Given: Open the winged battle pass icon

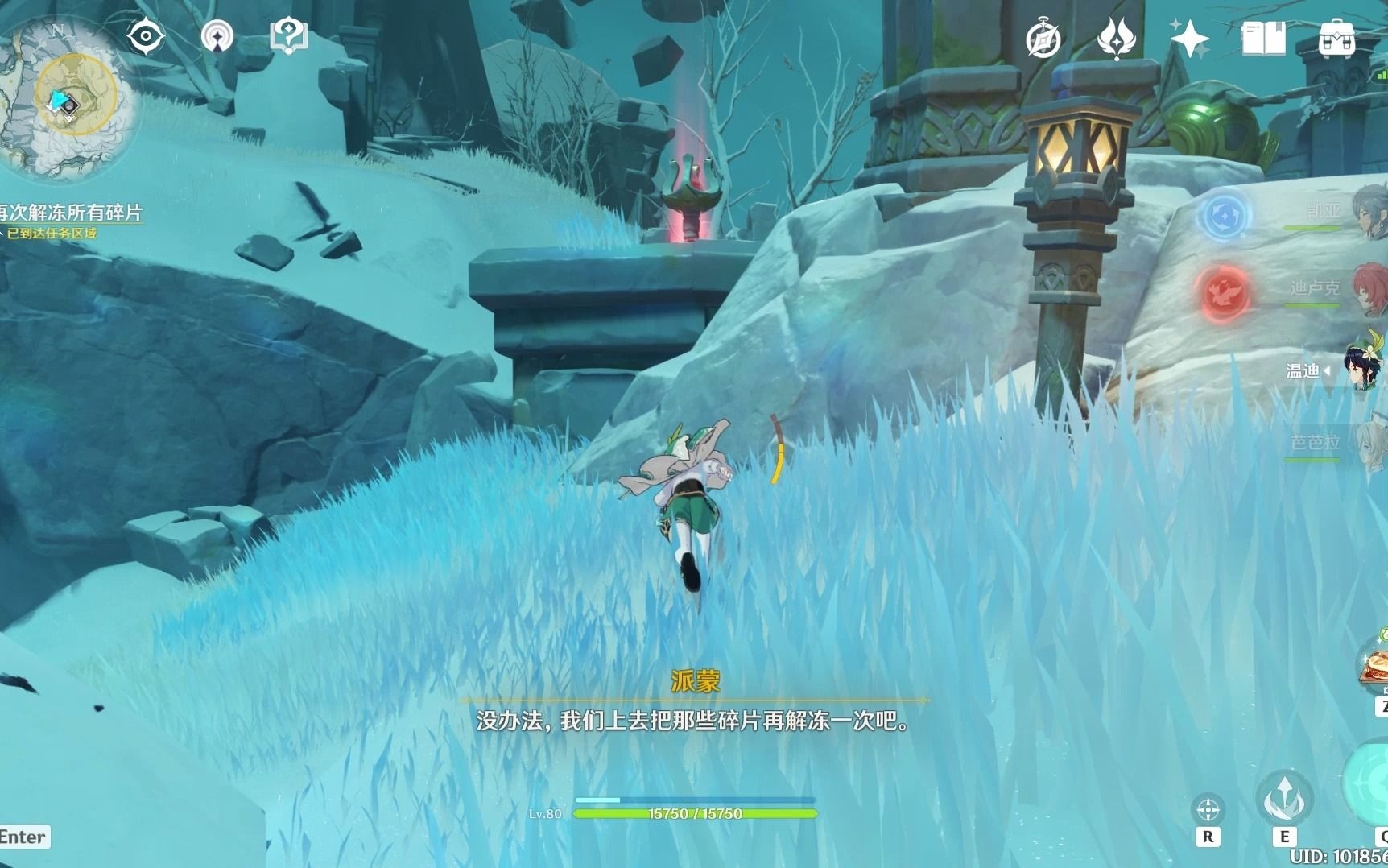Looking at the screenshot, I should 1116,39.
